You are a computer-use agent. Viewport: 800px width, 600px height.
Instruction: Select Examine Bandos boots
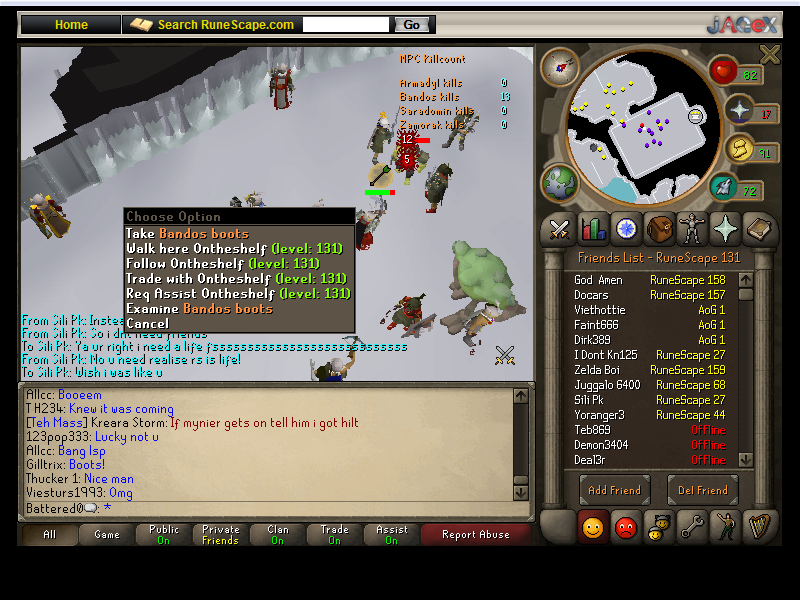(x=199, y=308)
